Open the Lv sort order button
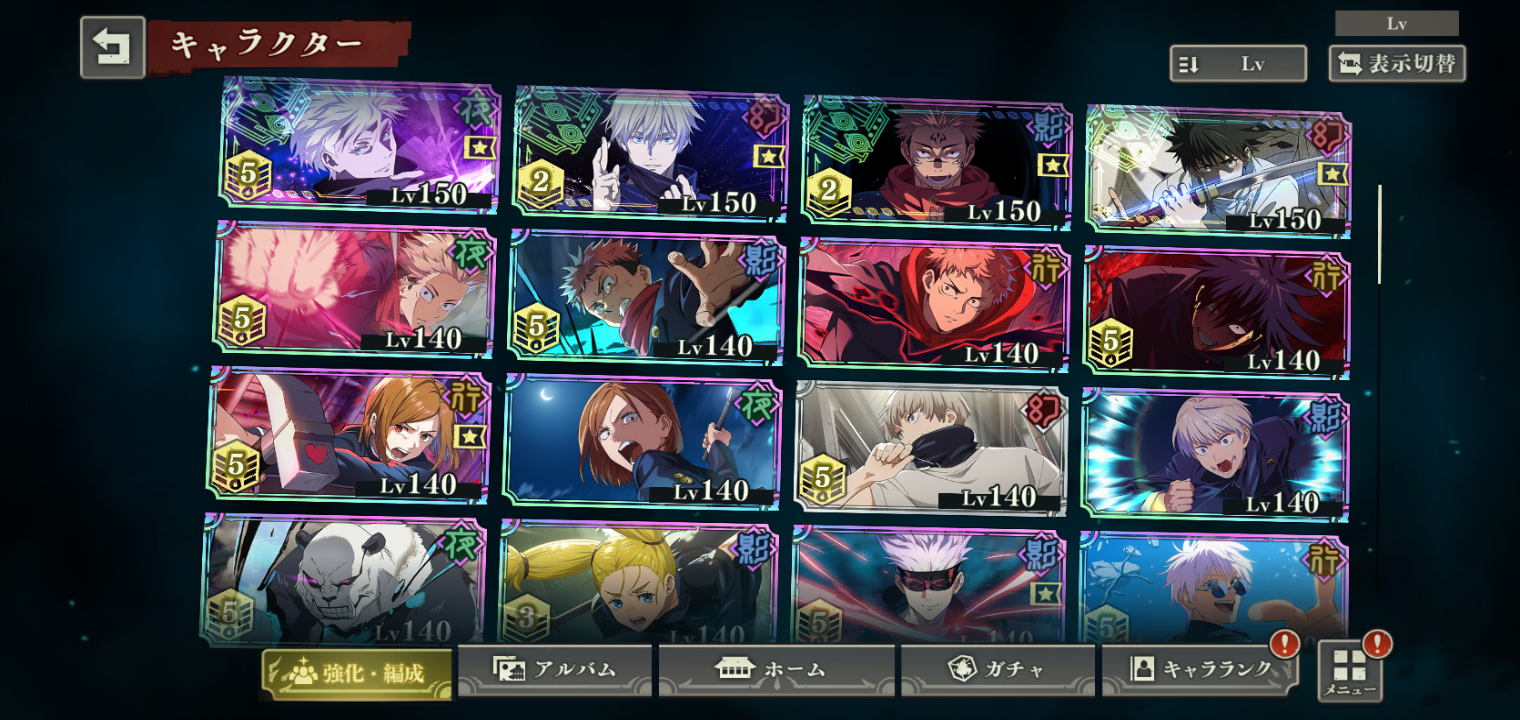Image resolution: width=1520 pixels, height=720 pixels. tap(1238, 64)
